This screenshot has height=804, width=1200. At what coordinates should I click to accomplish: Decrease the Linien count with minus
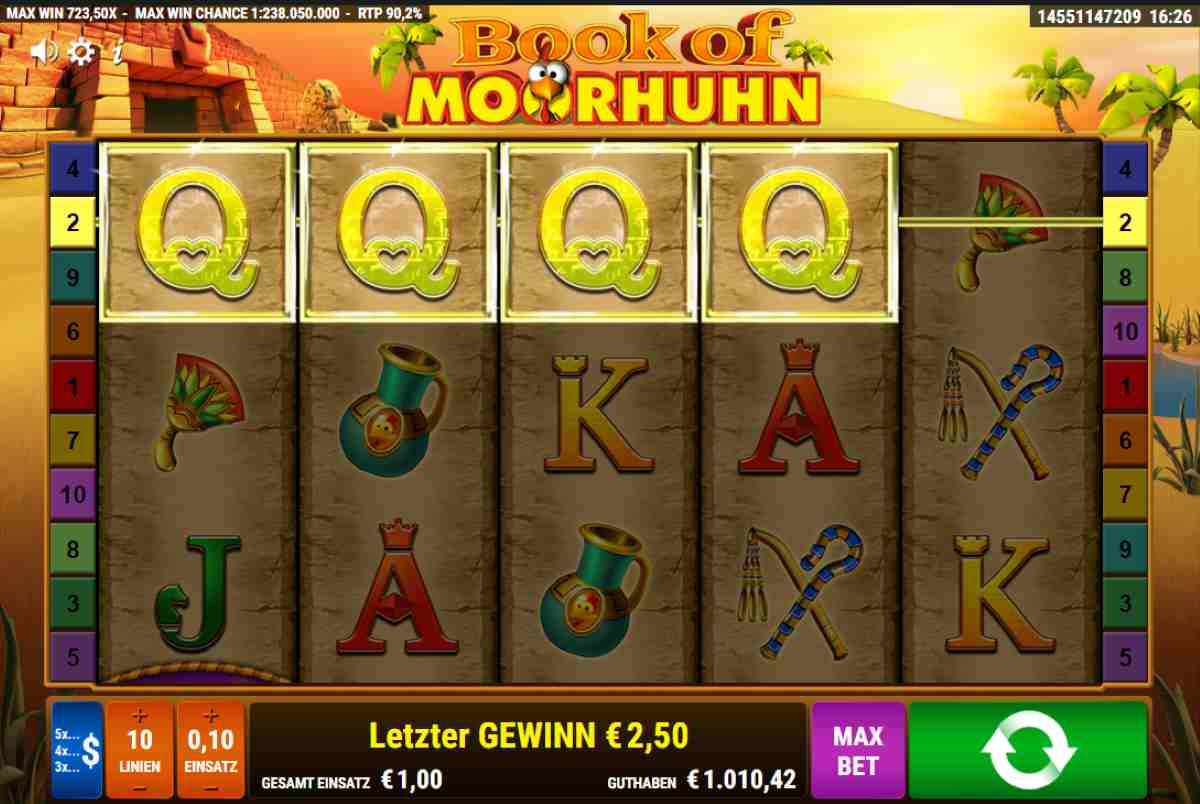coord(139,787)
